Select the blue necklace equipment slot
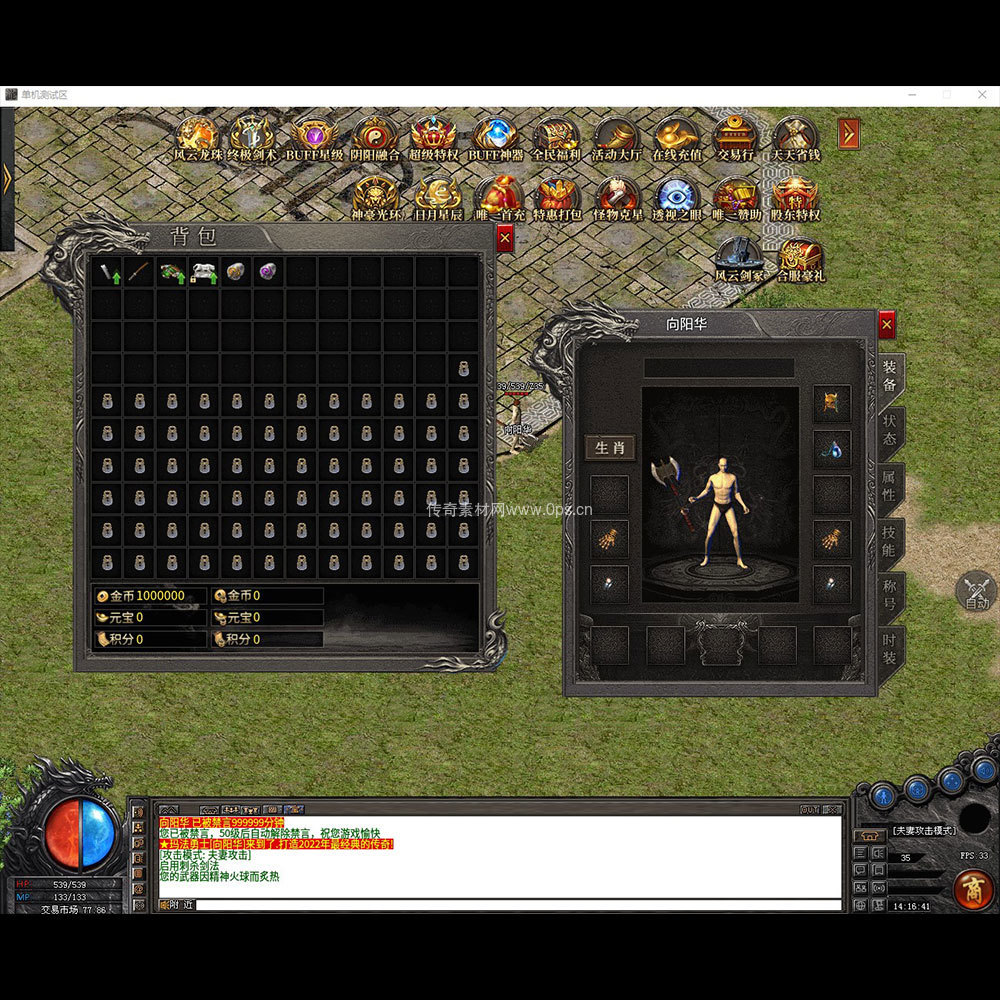 coord(831,448)
